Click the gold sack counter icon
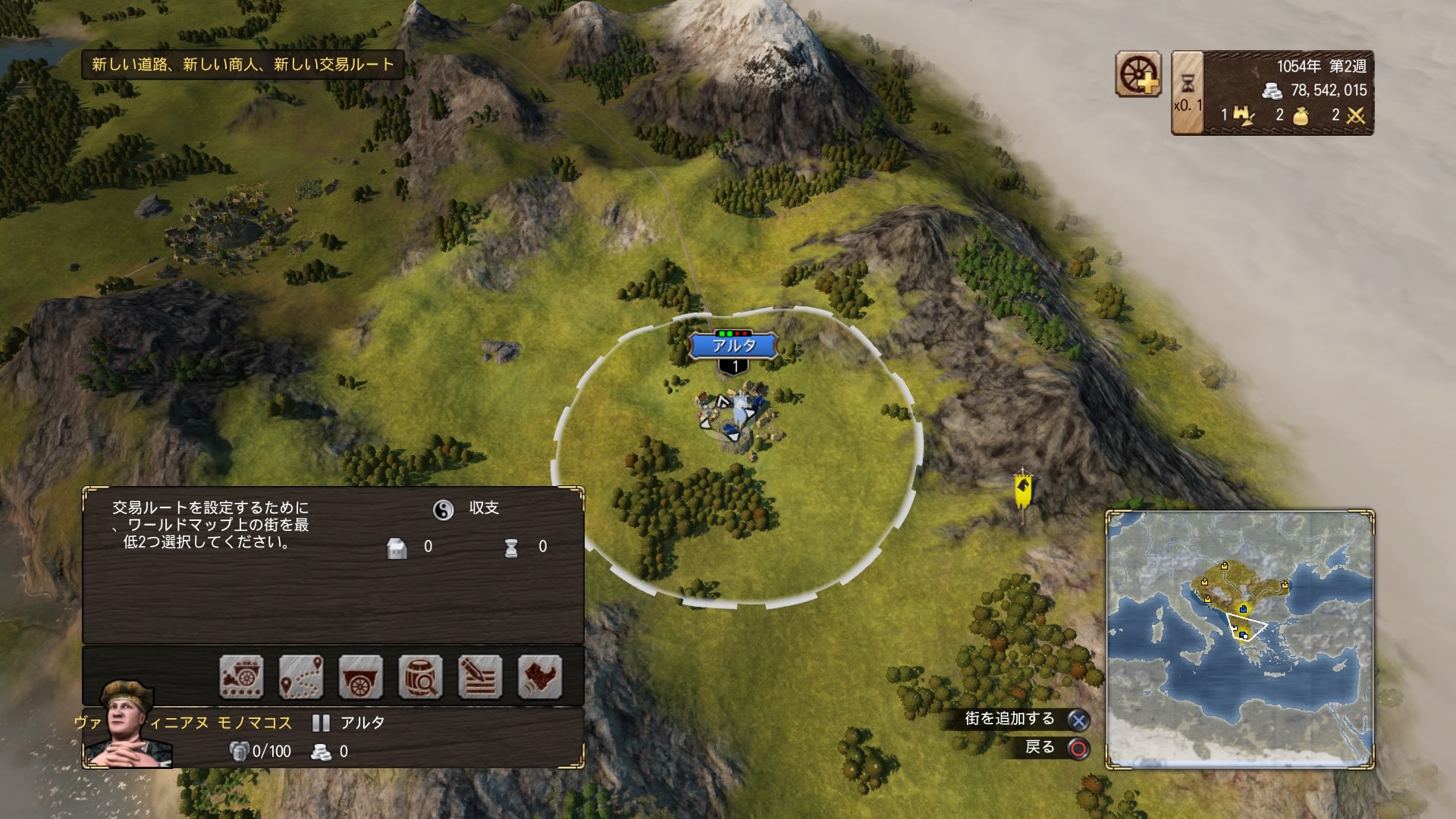 (1300, 115)
